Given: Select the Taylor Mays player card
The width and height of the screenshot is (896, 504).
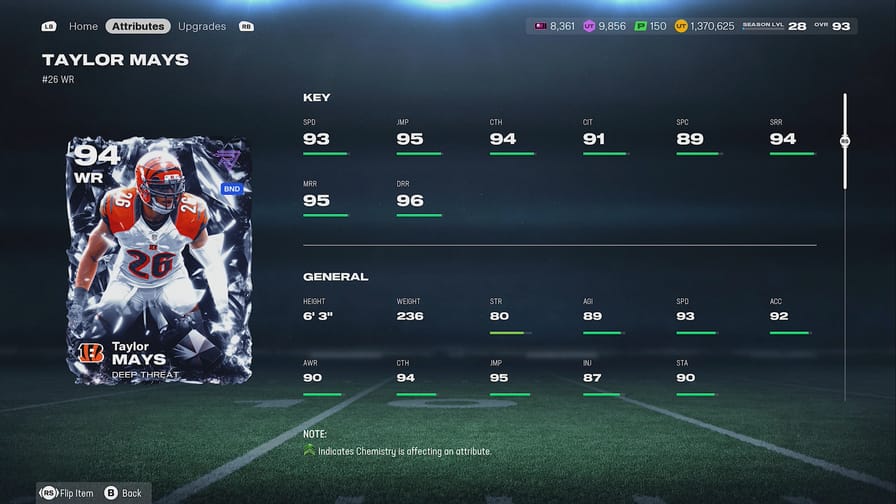Looking at the screenshot, I should pos(159,261).
